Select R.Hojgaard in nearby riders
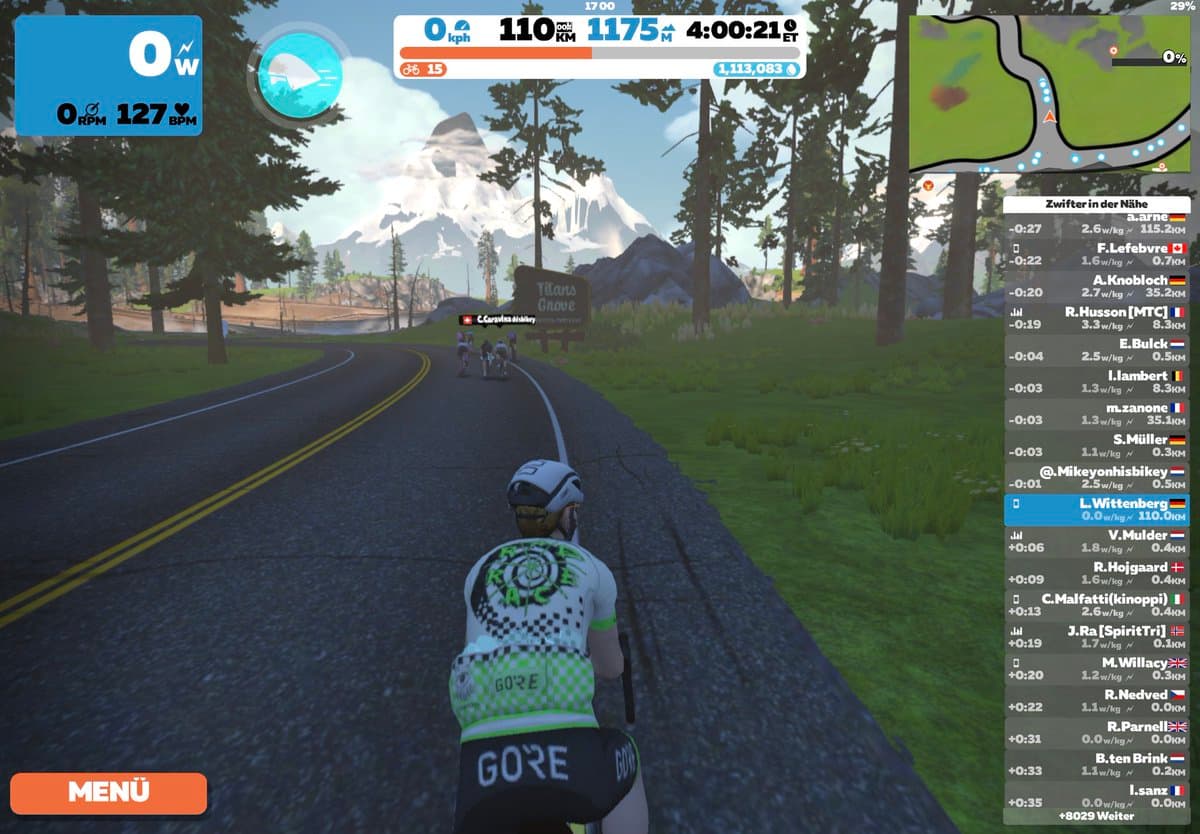The height and width of the screenshot is (834, 1200). coord(1096,573)
